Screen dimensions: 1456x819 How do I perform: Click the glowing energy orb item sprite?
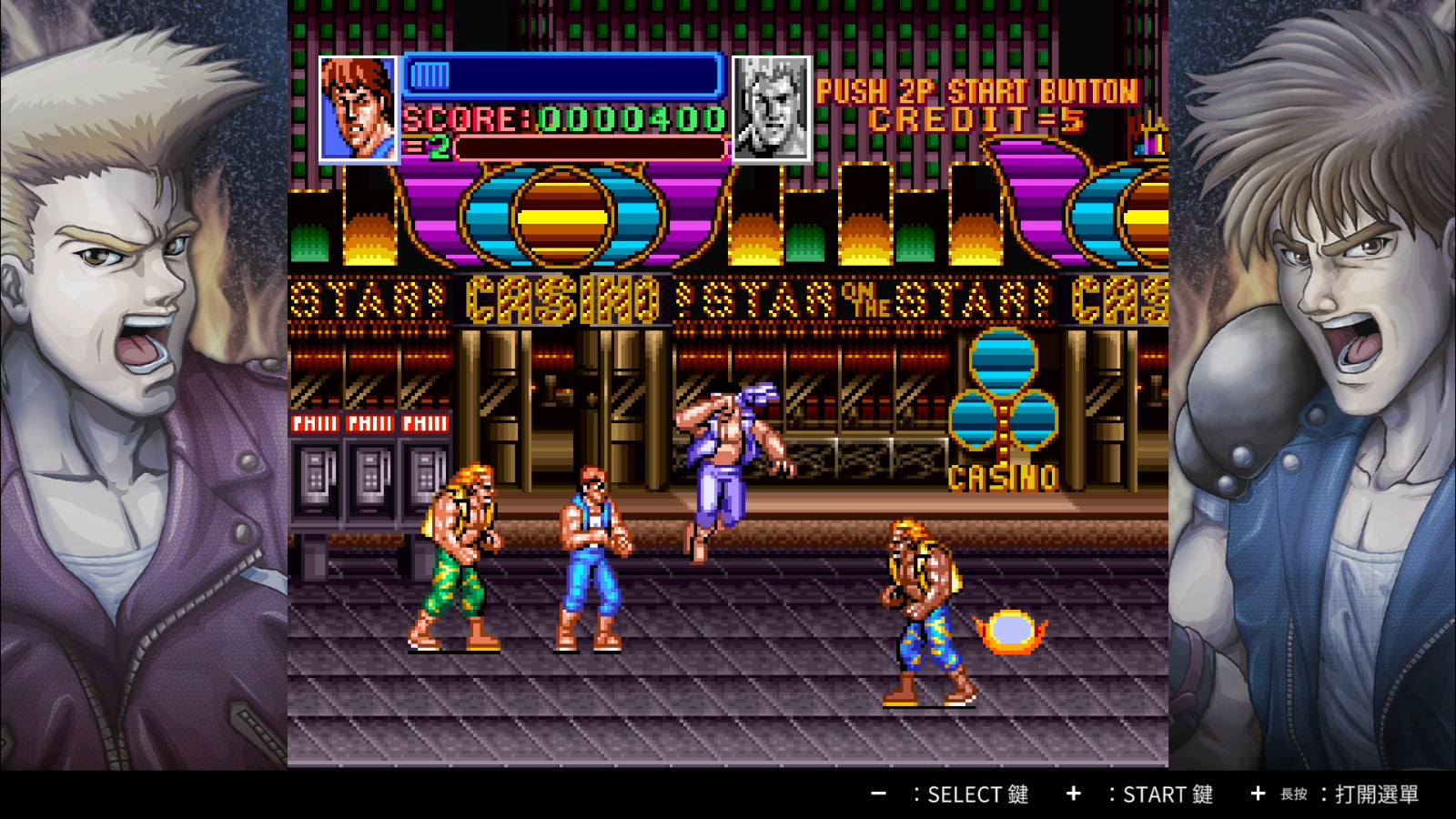1013,630
